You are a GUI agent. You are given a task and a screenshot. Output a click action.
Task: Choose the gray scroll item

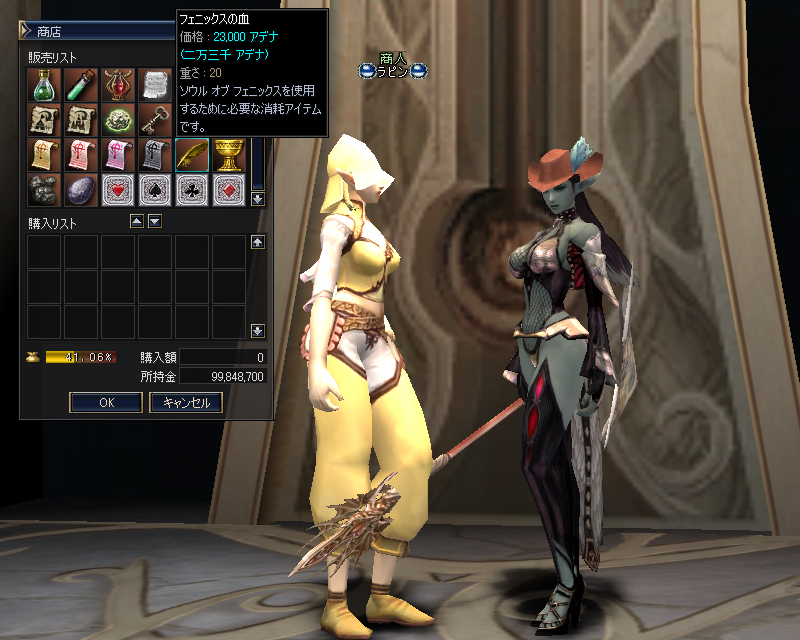pyautogui.click(x=155, y=155)
